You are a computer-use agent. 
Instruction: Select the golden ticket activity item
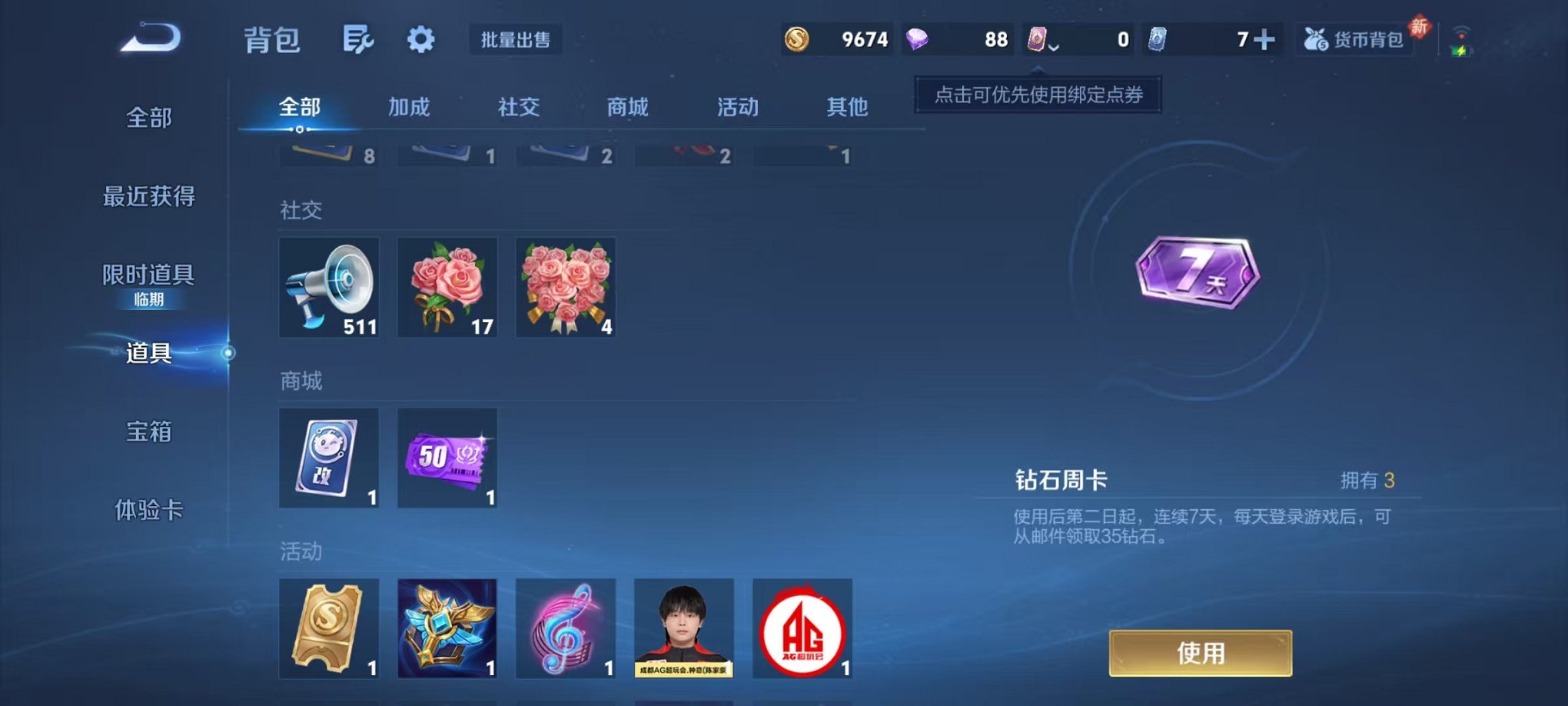329,628
